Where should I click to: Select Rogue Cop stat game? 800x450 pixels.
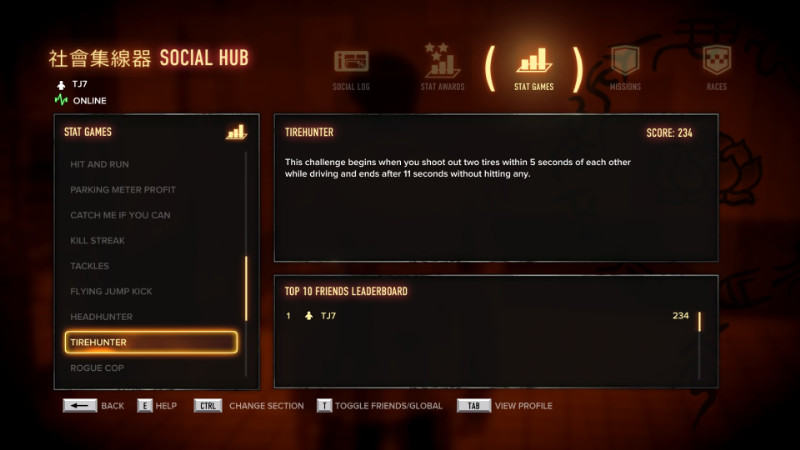(96, 368)
